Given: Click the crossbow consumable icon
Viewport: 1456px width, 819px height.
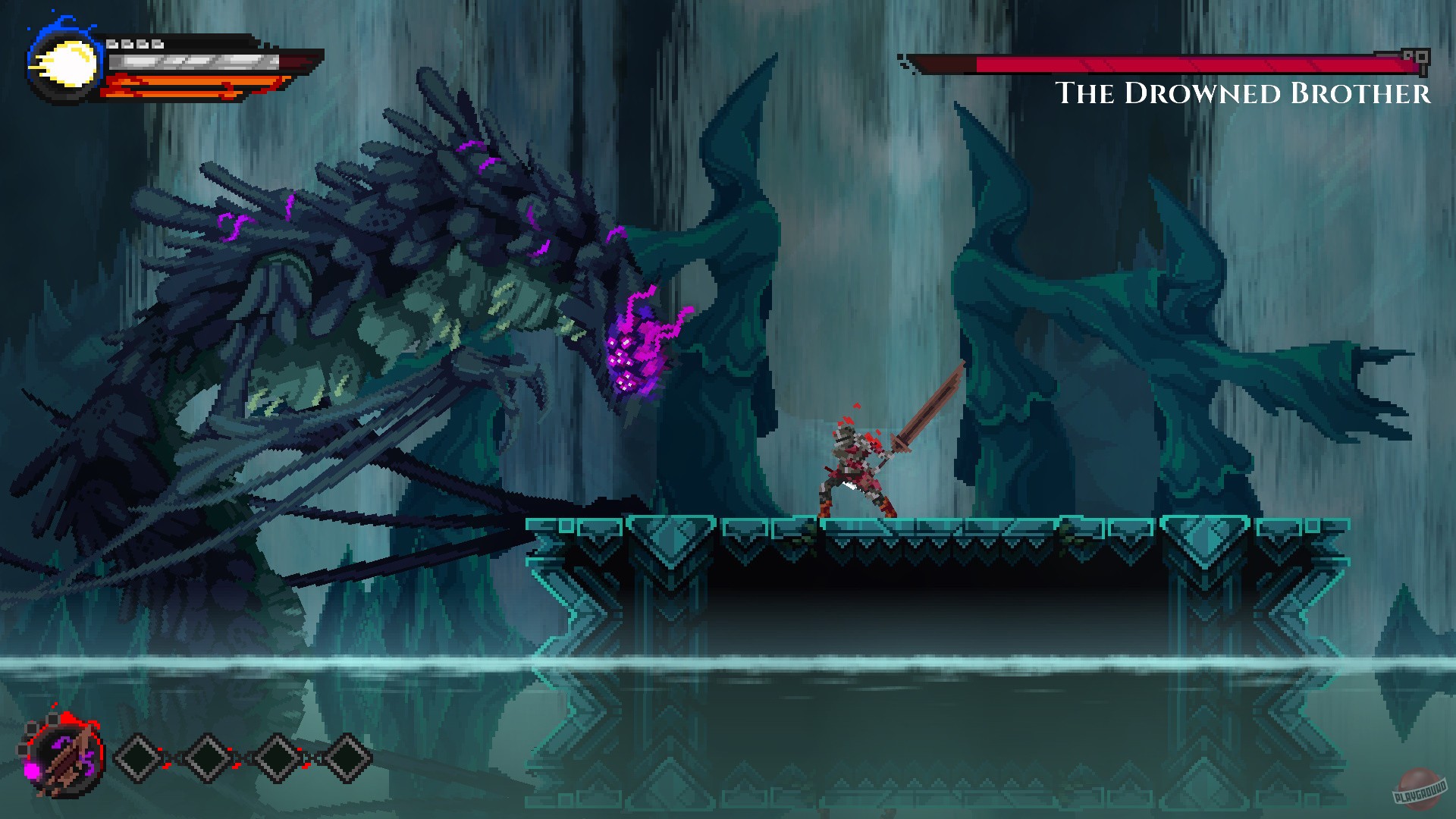Looking at the screenshot, I should 64,758.
